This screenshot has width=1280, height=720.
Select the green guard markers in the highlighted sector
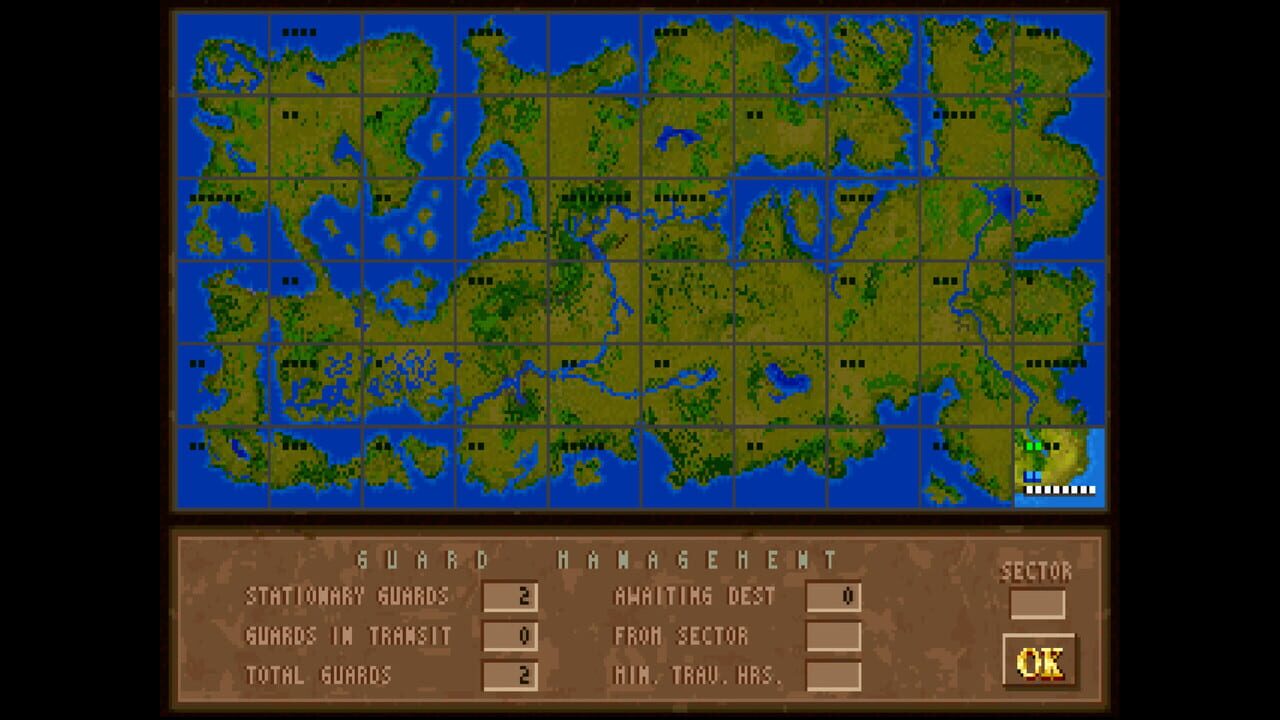[x=1033, y=445]
